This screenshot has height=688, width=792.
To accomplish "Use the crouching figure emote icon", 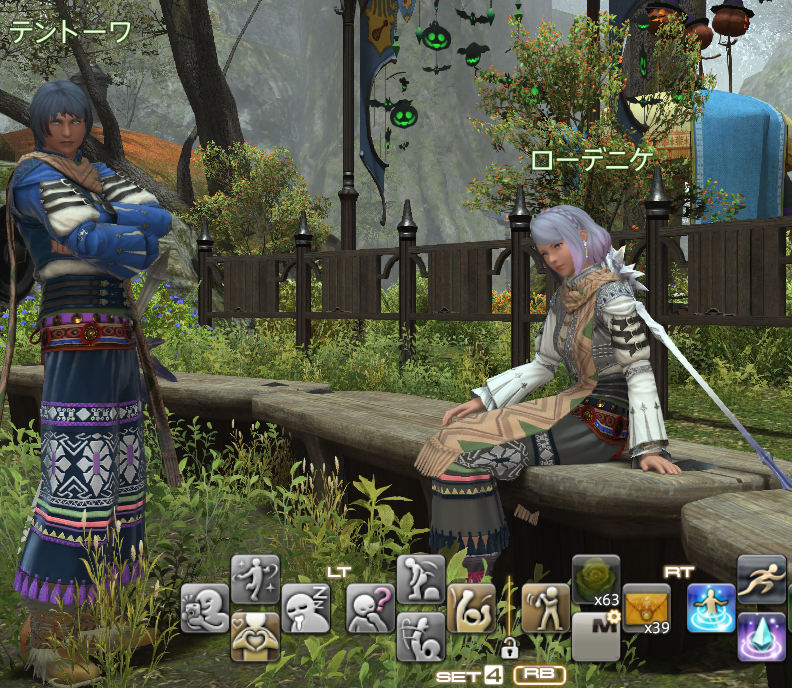I will point(420,580).
